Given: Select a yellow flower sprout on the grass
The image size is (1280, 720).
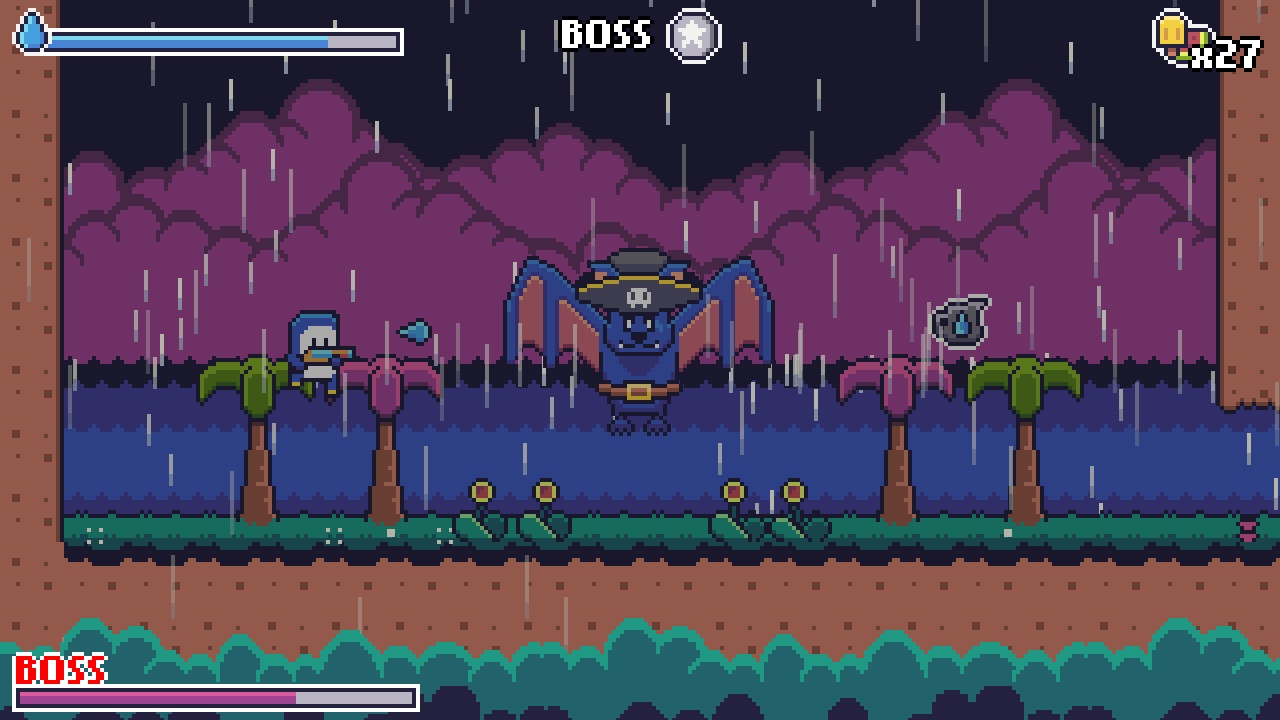Looking at the screenshot, I should point(482,490).
